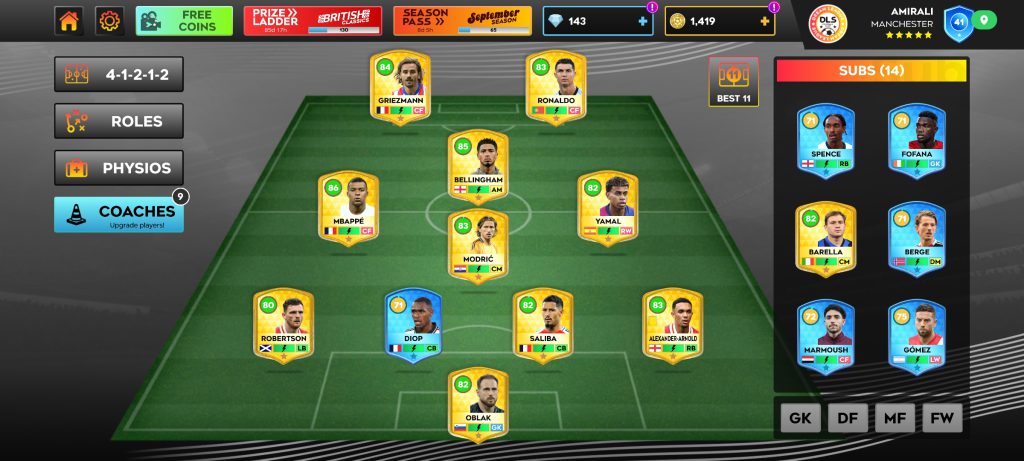Add more diamonds with plus button

click(642, 21)
